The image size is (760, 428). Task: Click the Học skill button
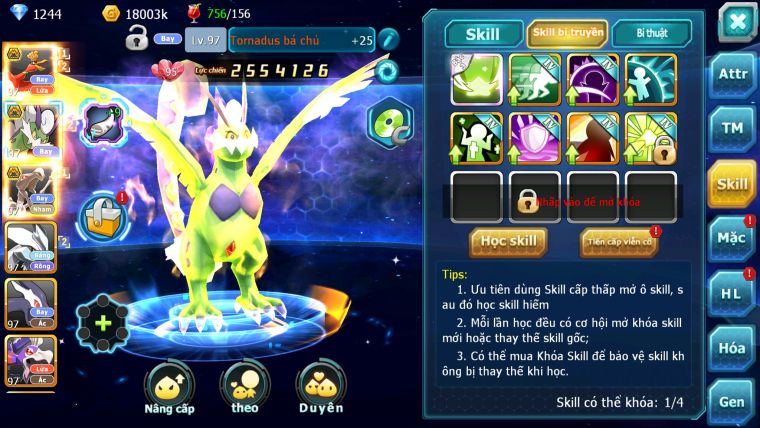point(508,241)
